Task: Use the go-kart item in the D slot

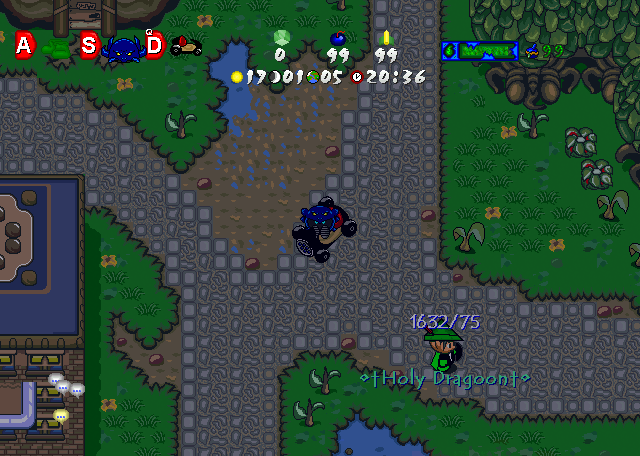Action: coord(186,46)
